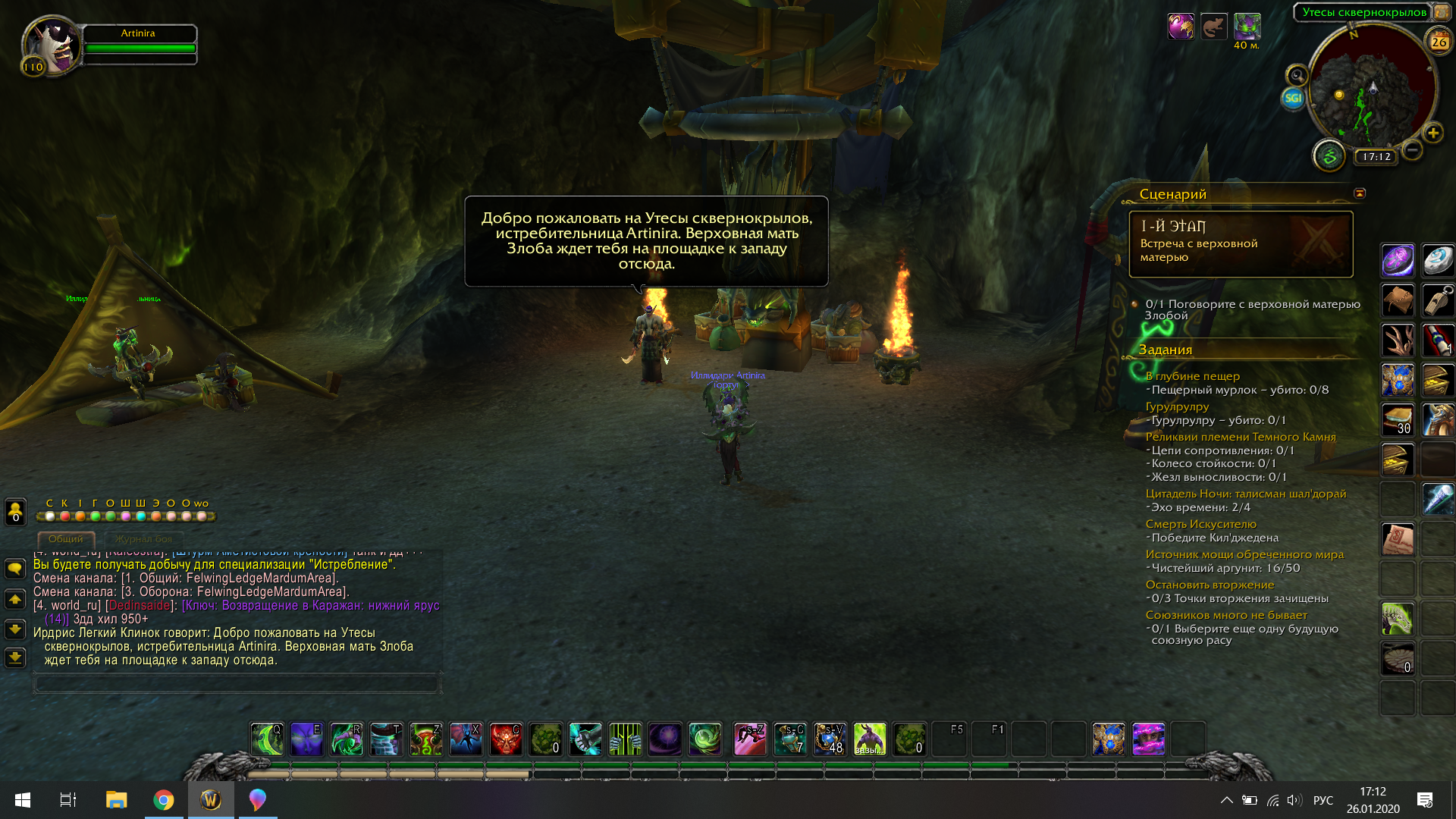Zoom out the minimap with minus button
This screenshot has height=819, width=1456.
(x=1412, y=150)
